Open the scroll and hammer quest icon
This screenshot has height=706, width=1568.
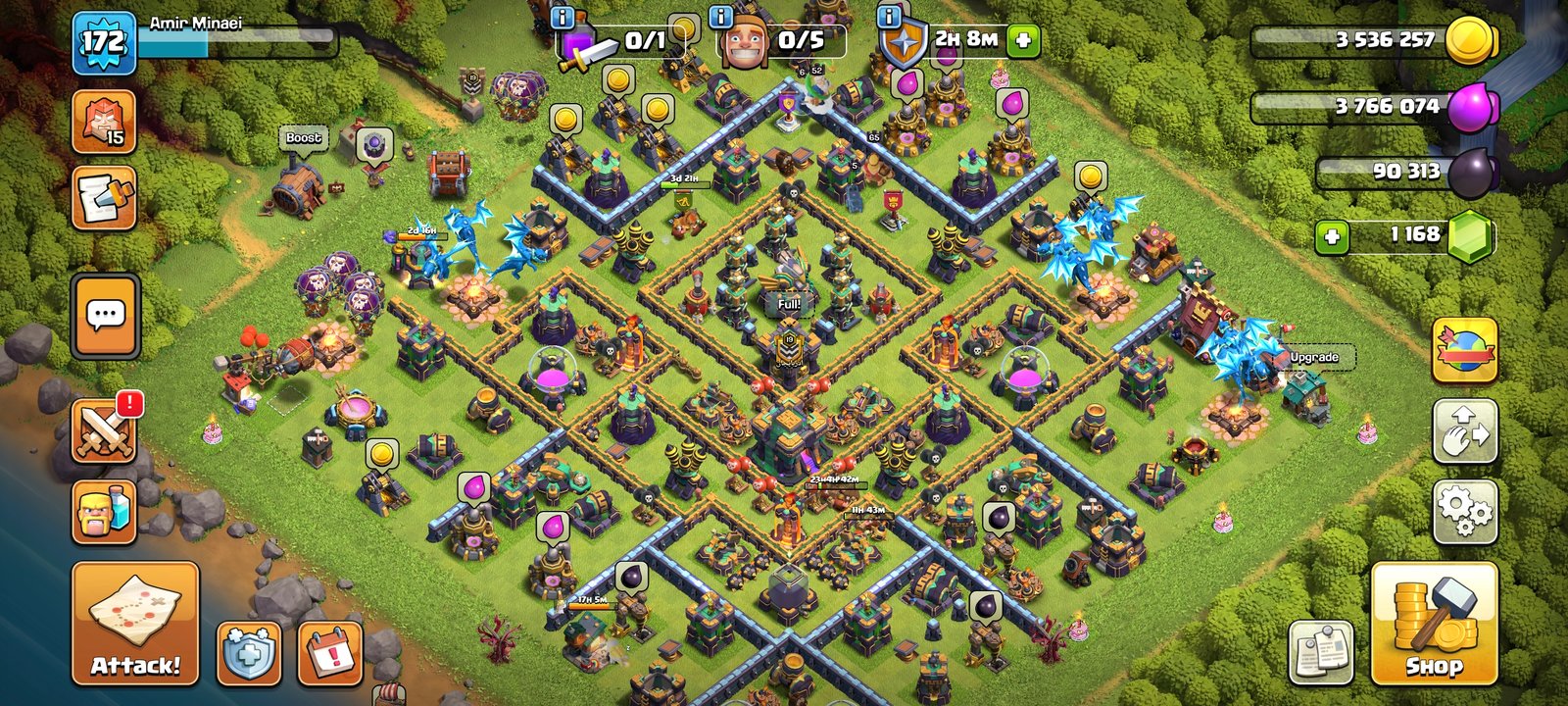(104, 198)
